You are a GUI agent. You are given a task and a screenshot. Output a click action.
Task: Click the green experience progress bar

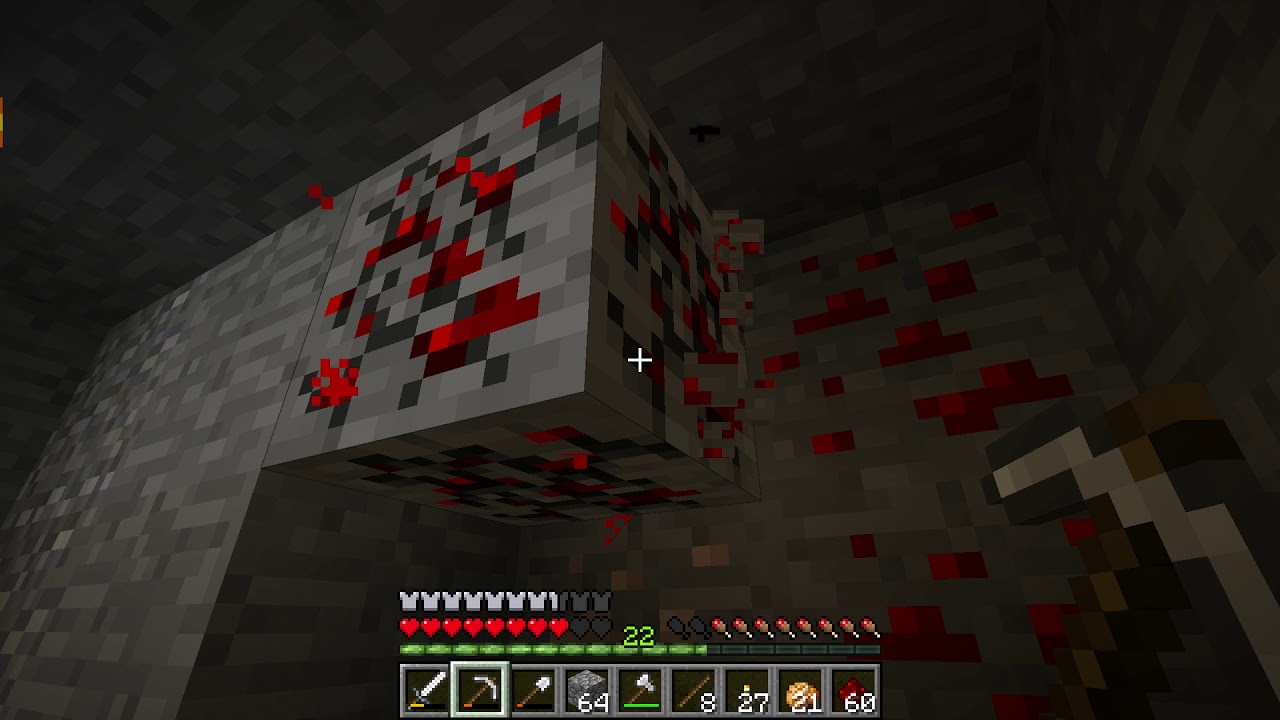500,648
